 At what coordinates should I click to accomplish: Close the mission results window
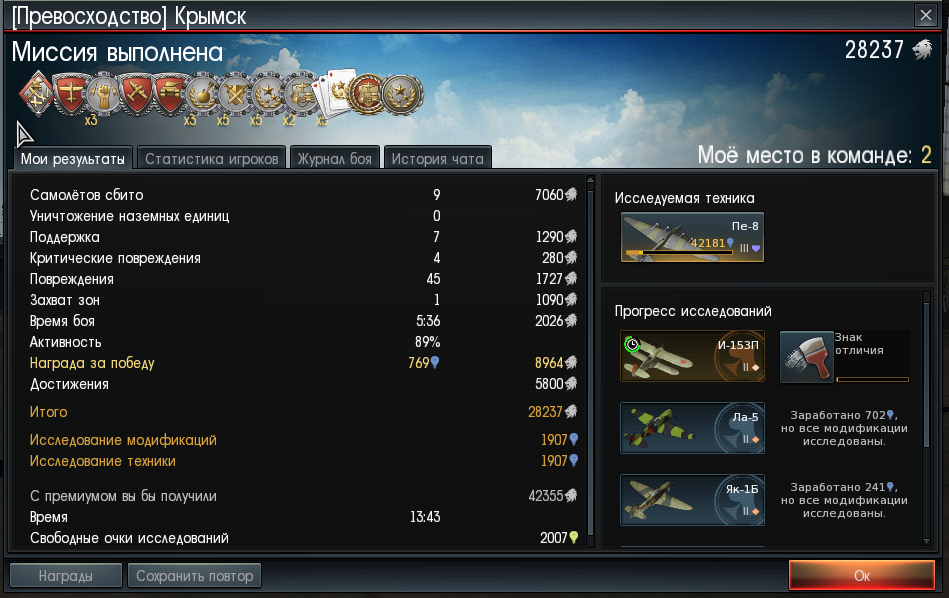click(926, 15)
